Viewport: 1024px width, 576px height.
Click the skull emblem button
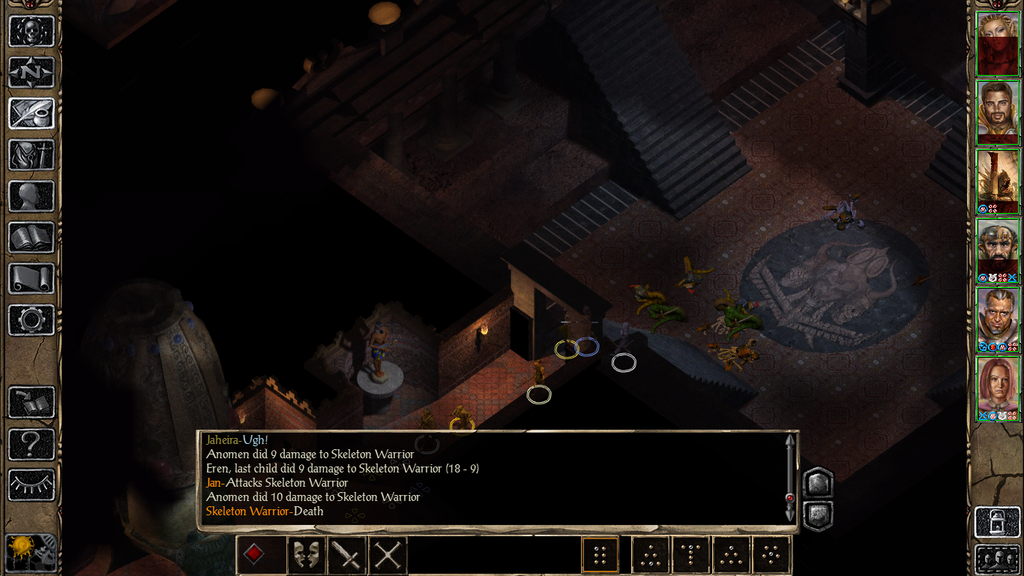(31, 31)
